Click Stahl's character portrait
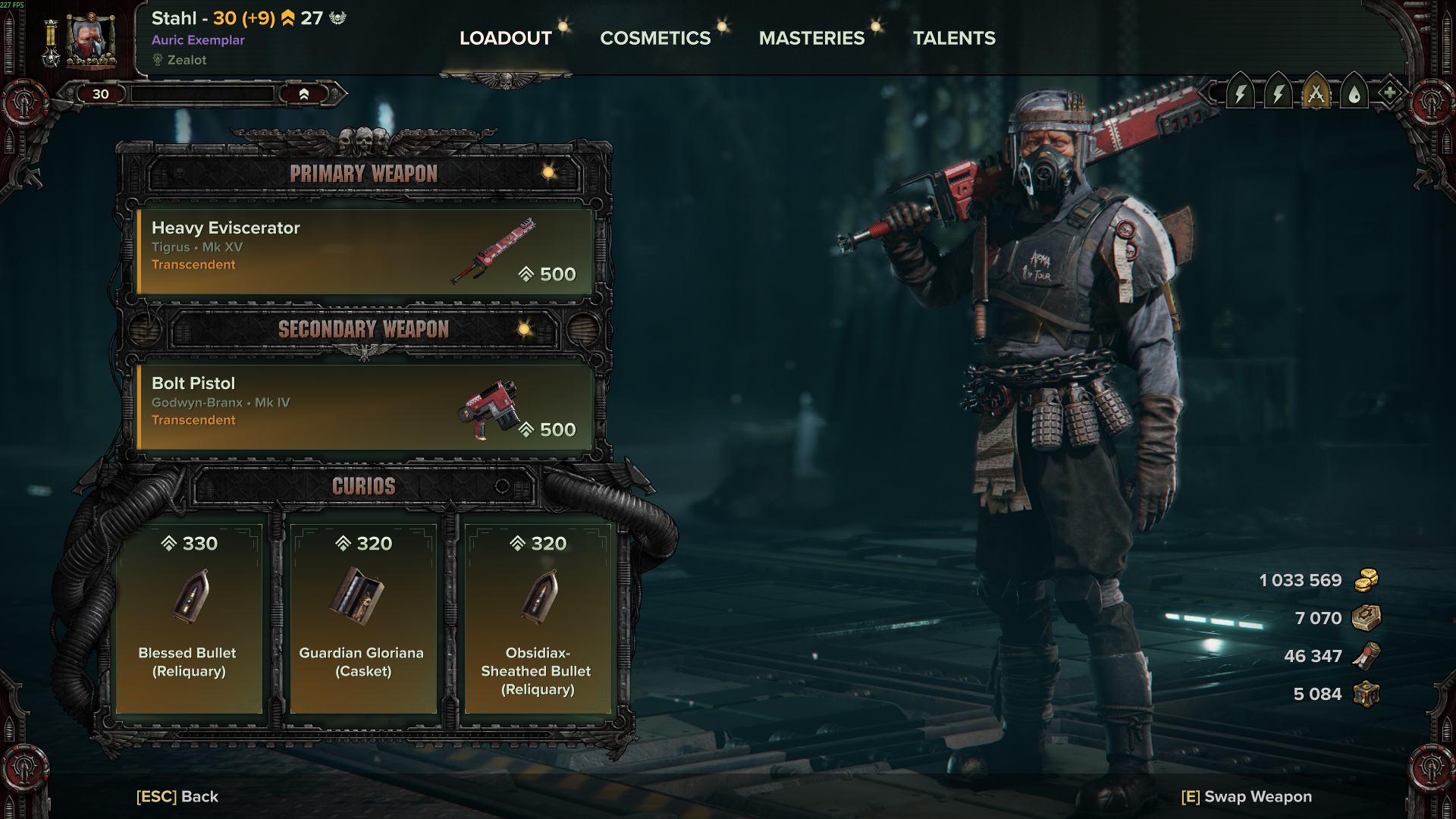This screenshot has height=819, width=1456. [x=91, y=39]
